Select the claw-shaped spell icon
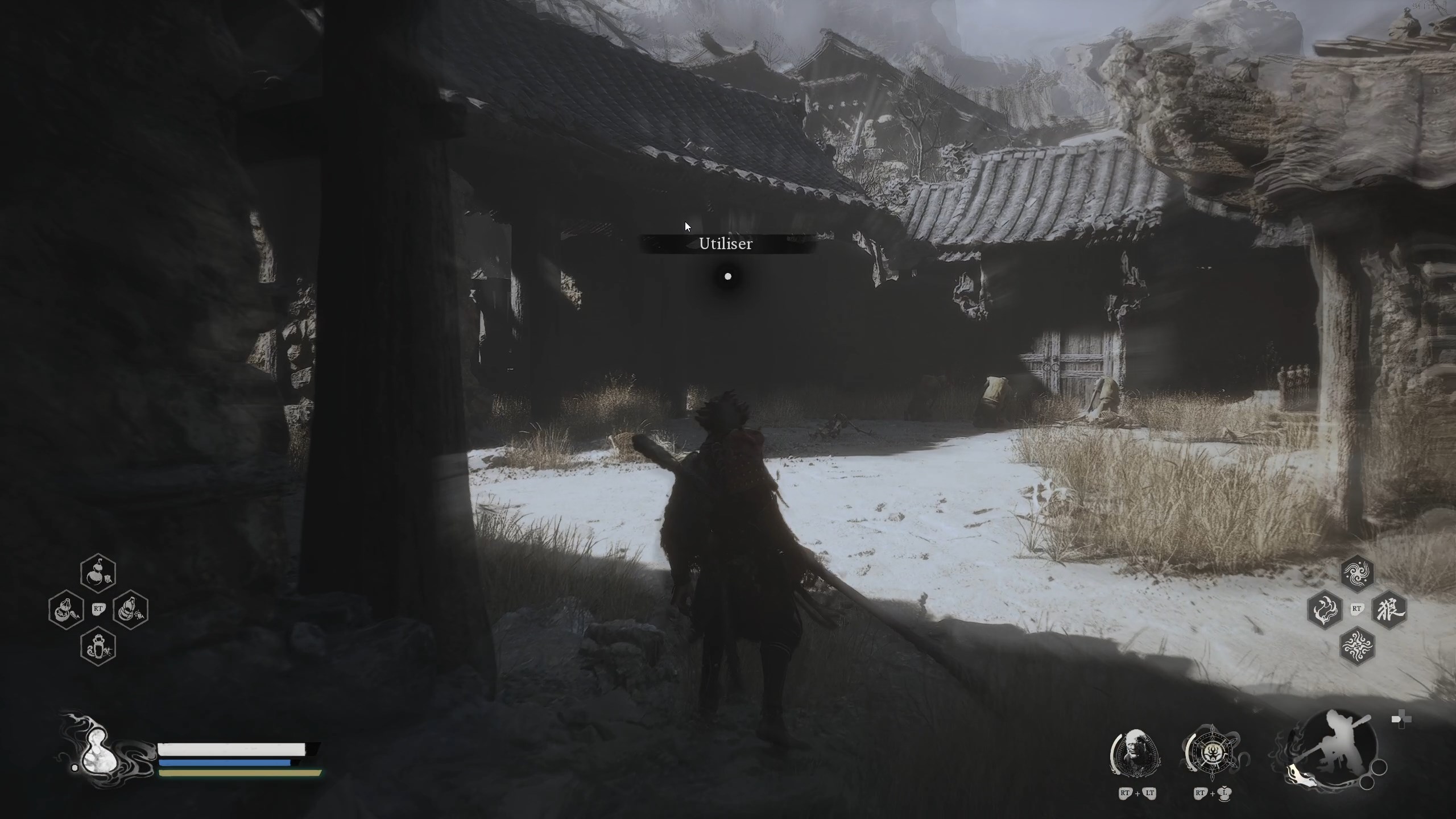 pyautogui.click(x=1326, y=610)
